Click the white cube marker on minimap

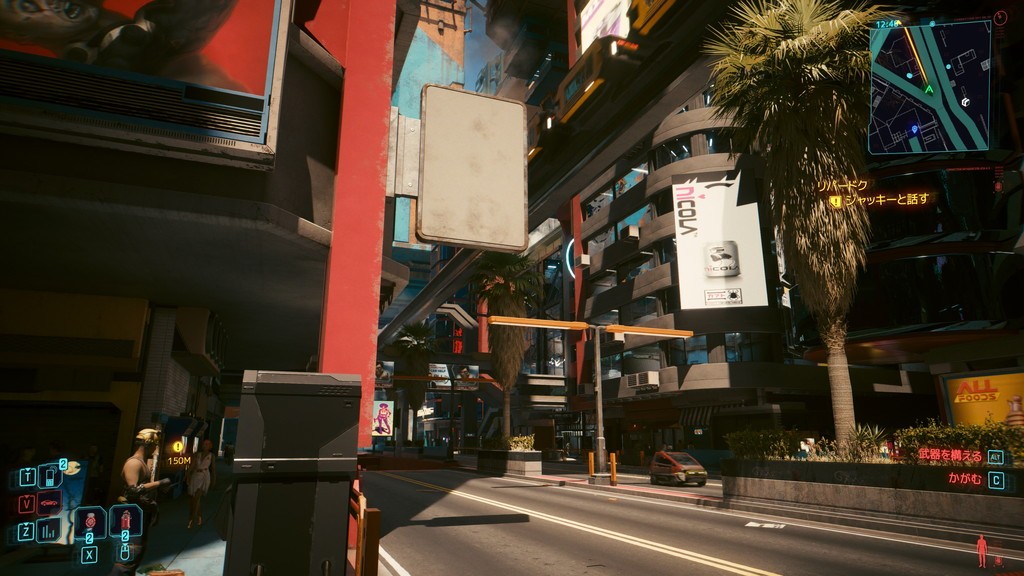[965, 102]
